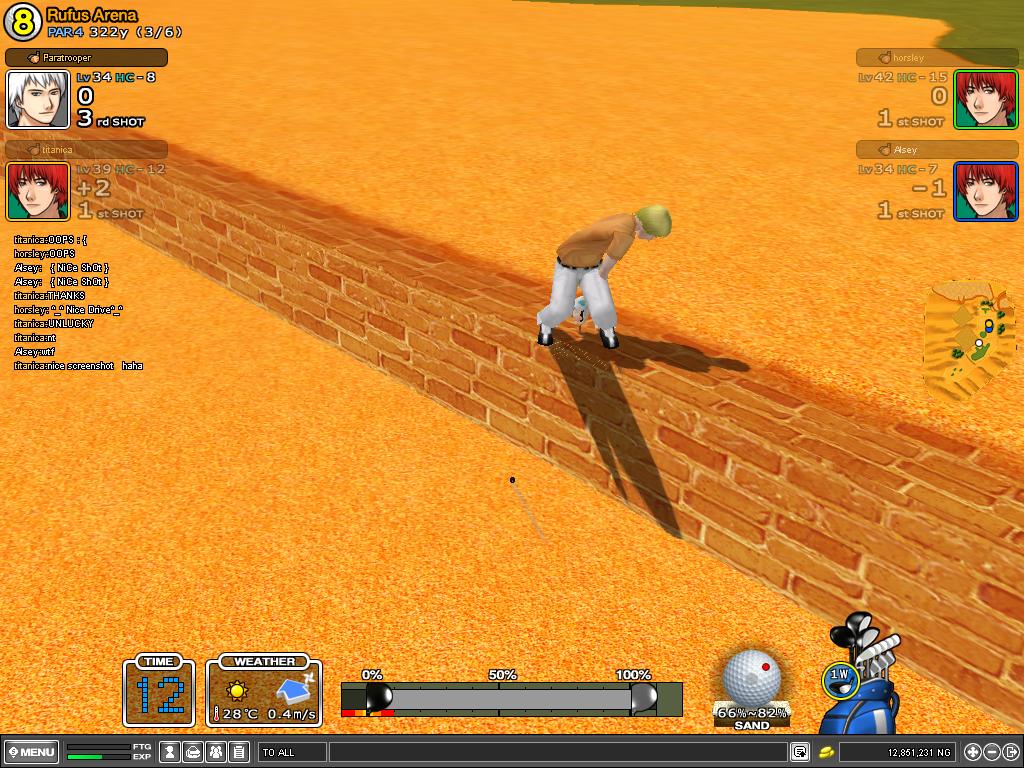
Task: Click the single-person profile icon
Action: point(171,752)
